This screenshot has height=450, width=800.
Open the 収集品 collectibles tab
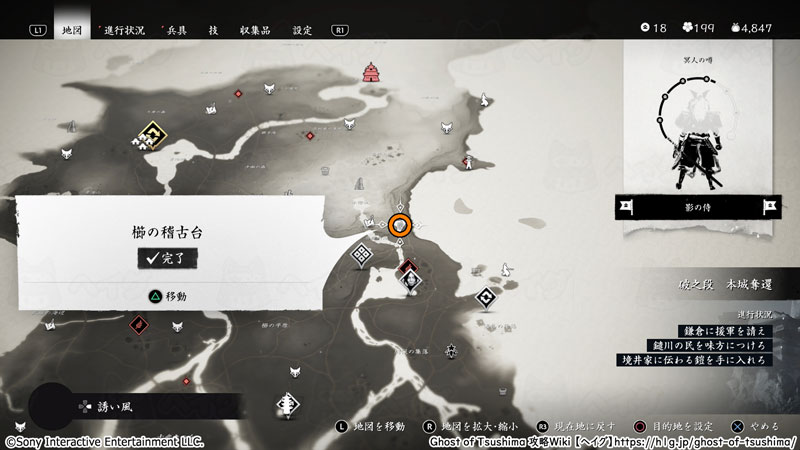[255, 30]
